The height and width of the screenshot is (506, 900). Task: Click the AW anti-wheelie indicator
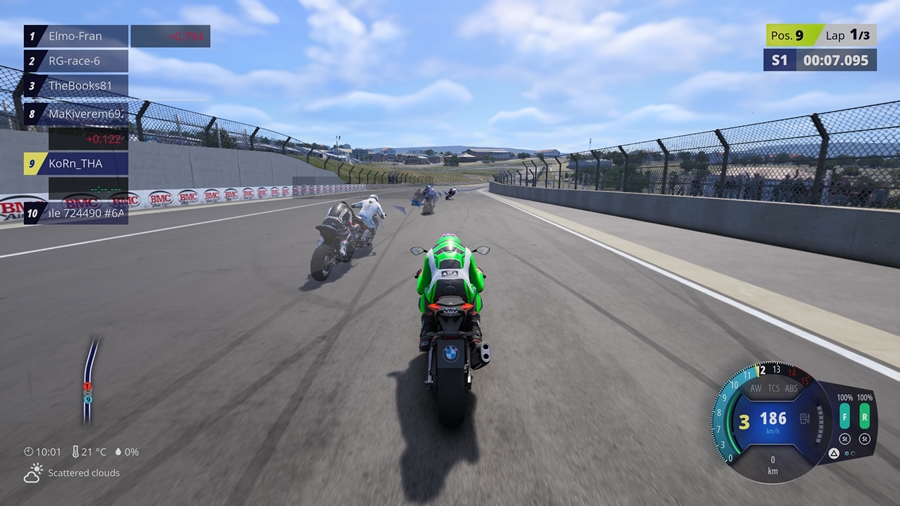coord(755,388)
